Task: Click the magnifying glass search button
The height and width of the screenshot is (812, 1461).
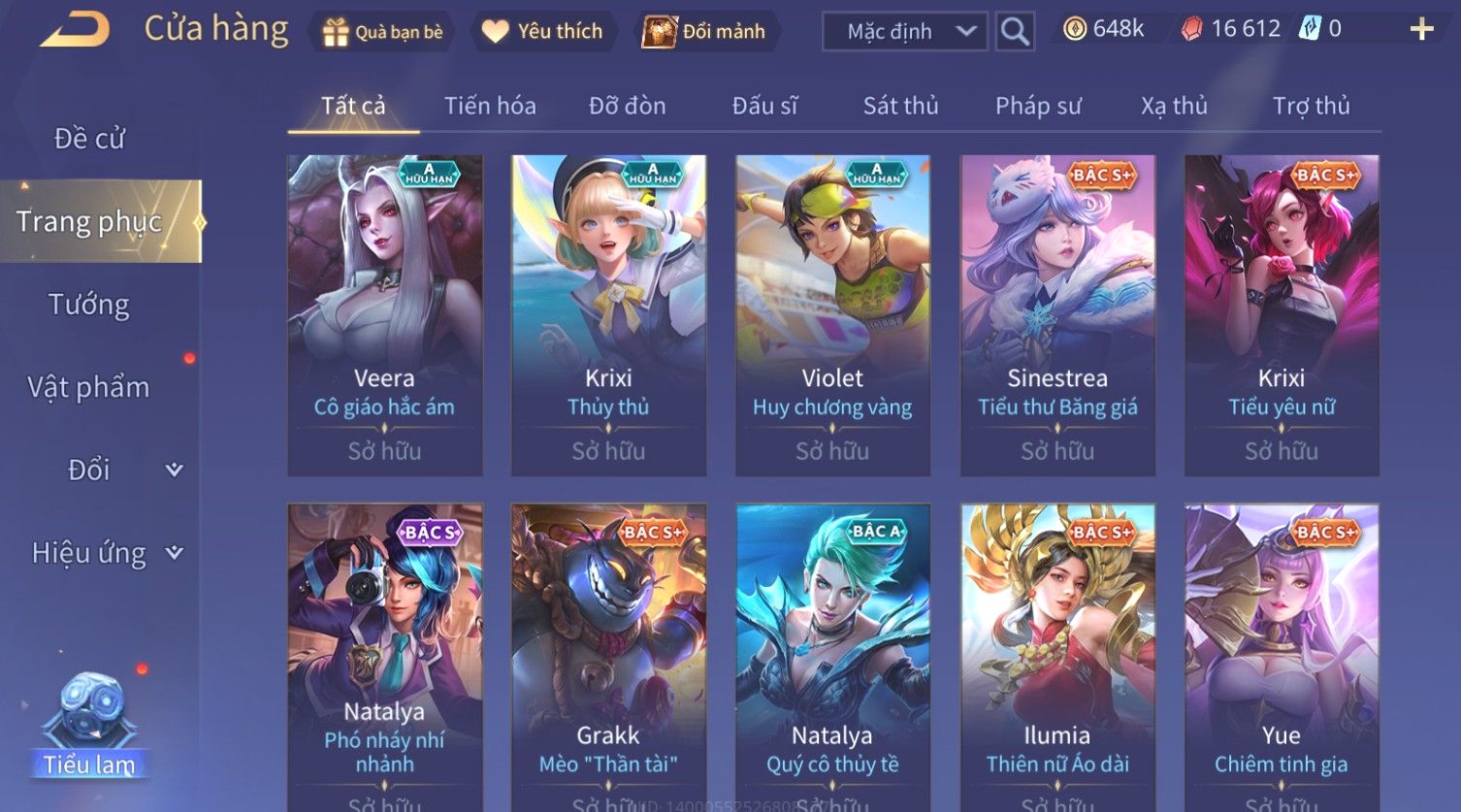Action: pos(1015,32)
